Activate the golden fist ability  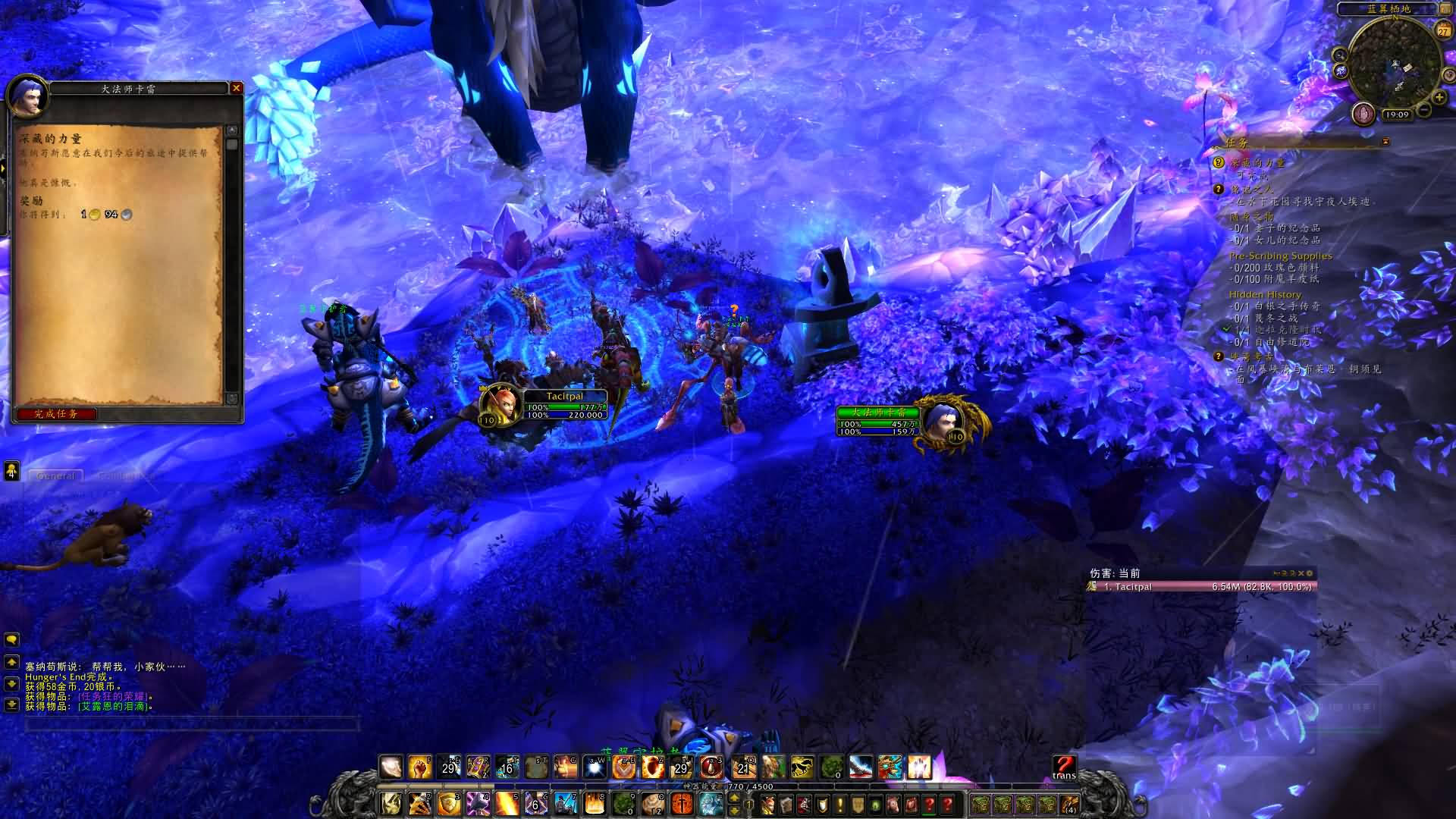click(419, 767)
